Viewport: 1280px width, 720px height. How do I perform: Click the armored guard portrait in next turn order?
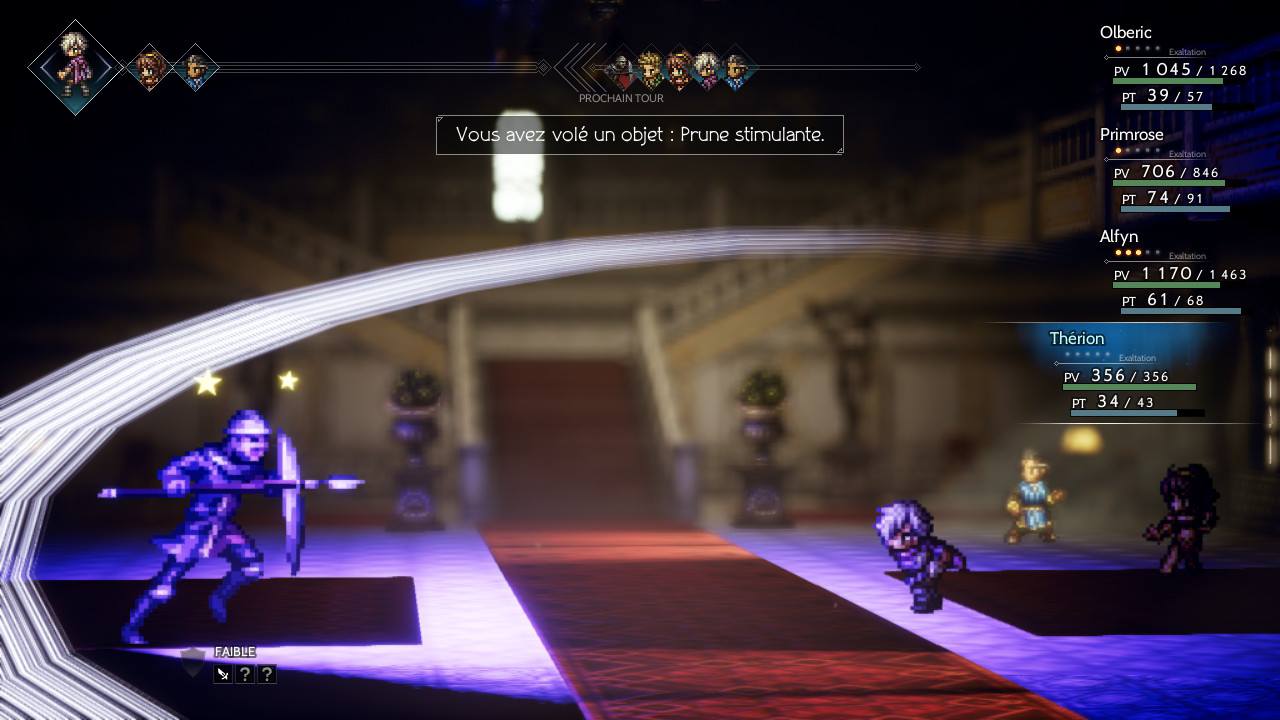click(621, 68)
